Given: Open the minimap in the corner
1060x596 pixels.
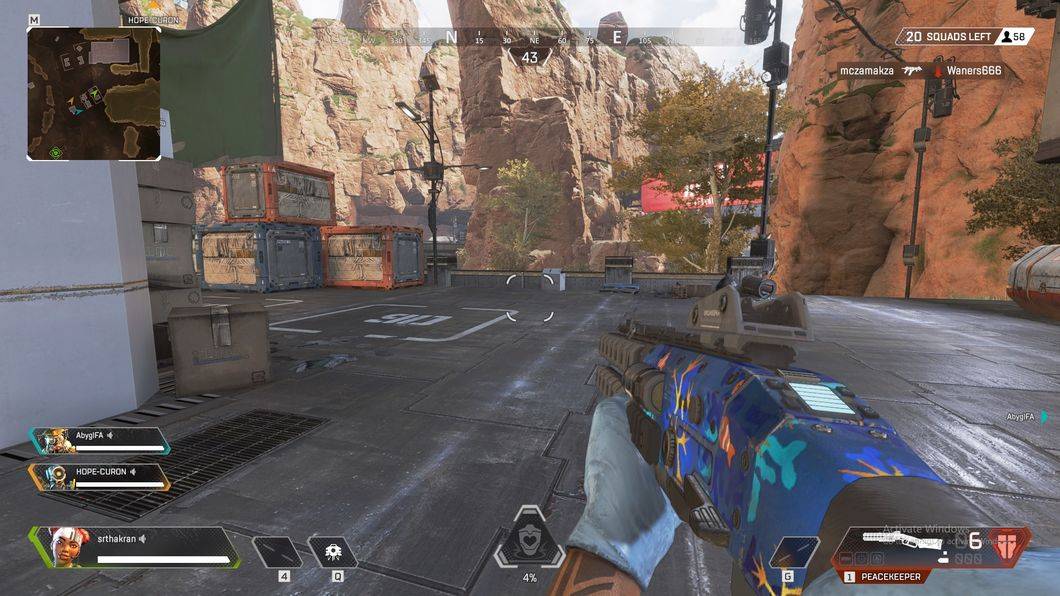Looking at the screenshot, I should click(x=94, y=93).
